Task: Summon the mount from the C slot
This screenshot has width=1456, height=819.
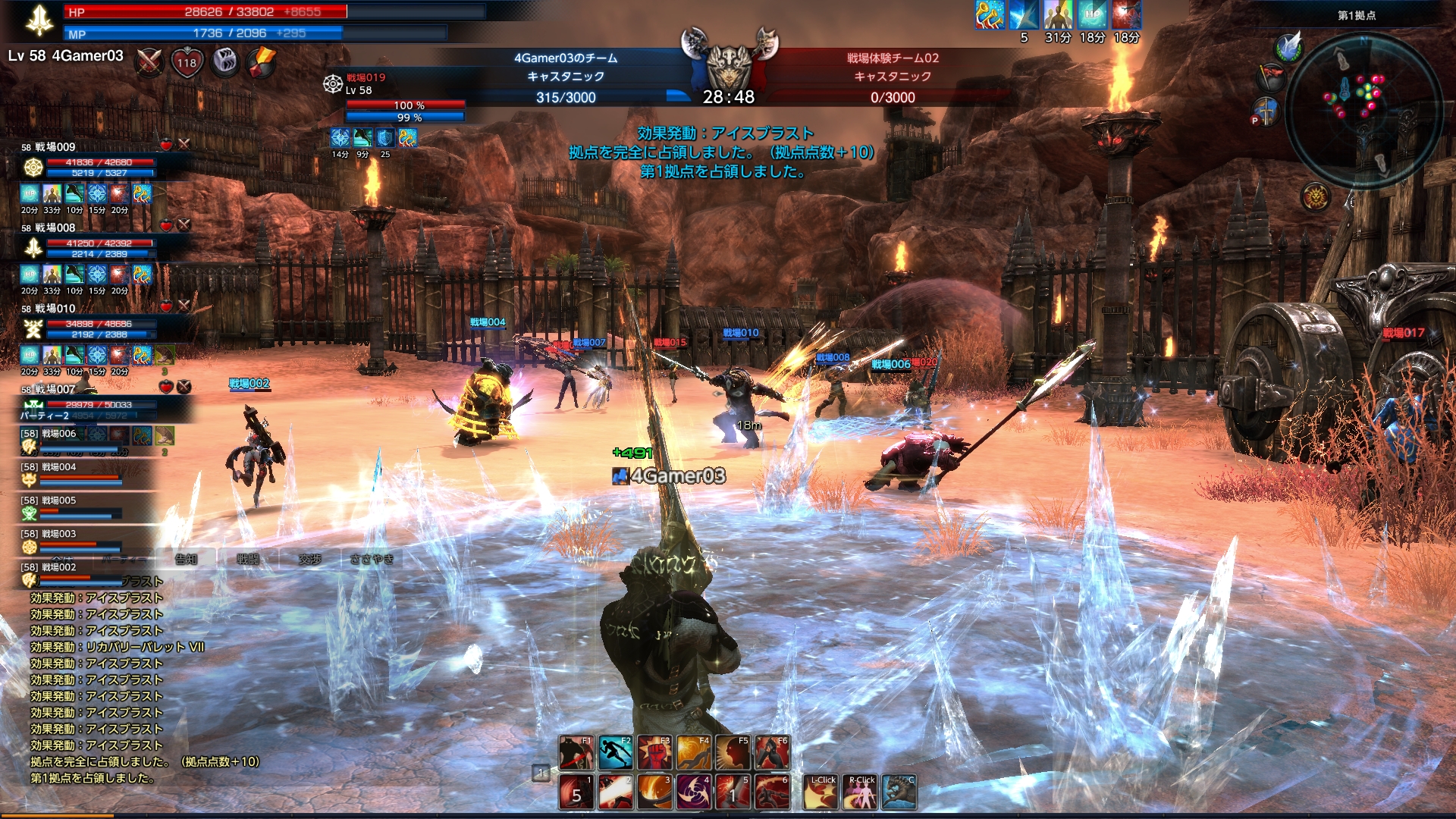Action: (x=899, y=792)
